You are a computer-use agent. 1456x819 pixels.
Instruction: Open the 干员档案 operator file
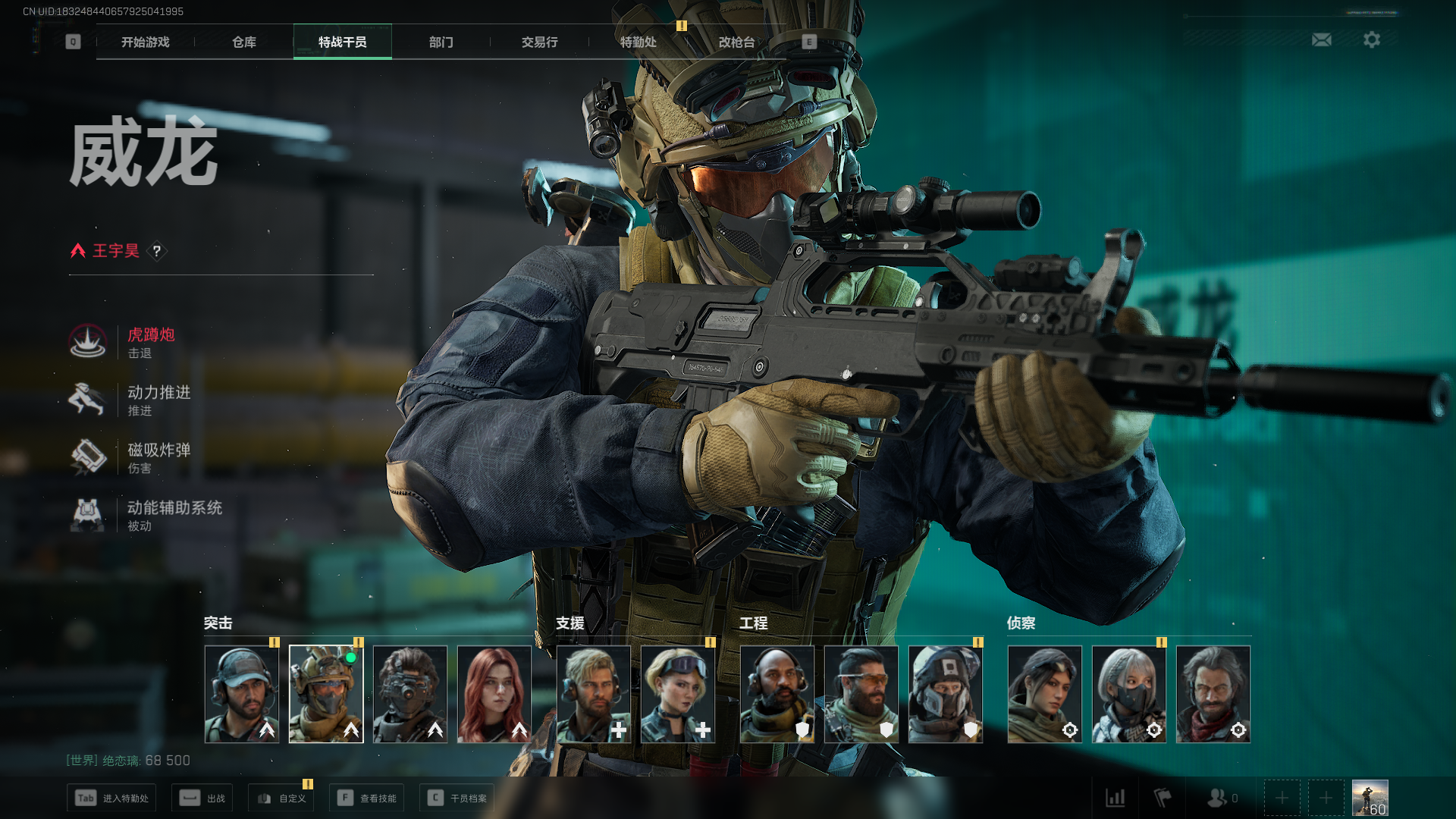coord(457,798)
